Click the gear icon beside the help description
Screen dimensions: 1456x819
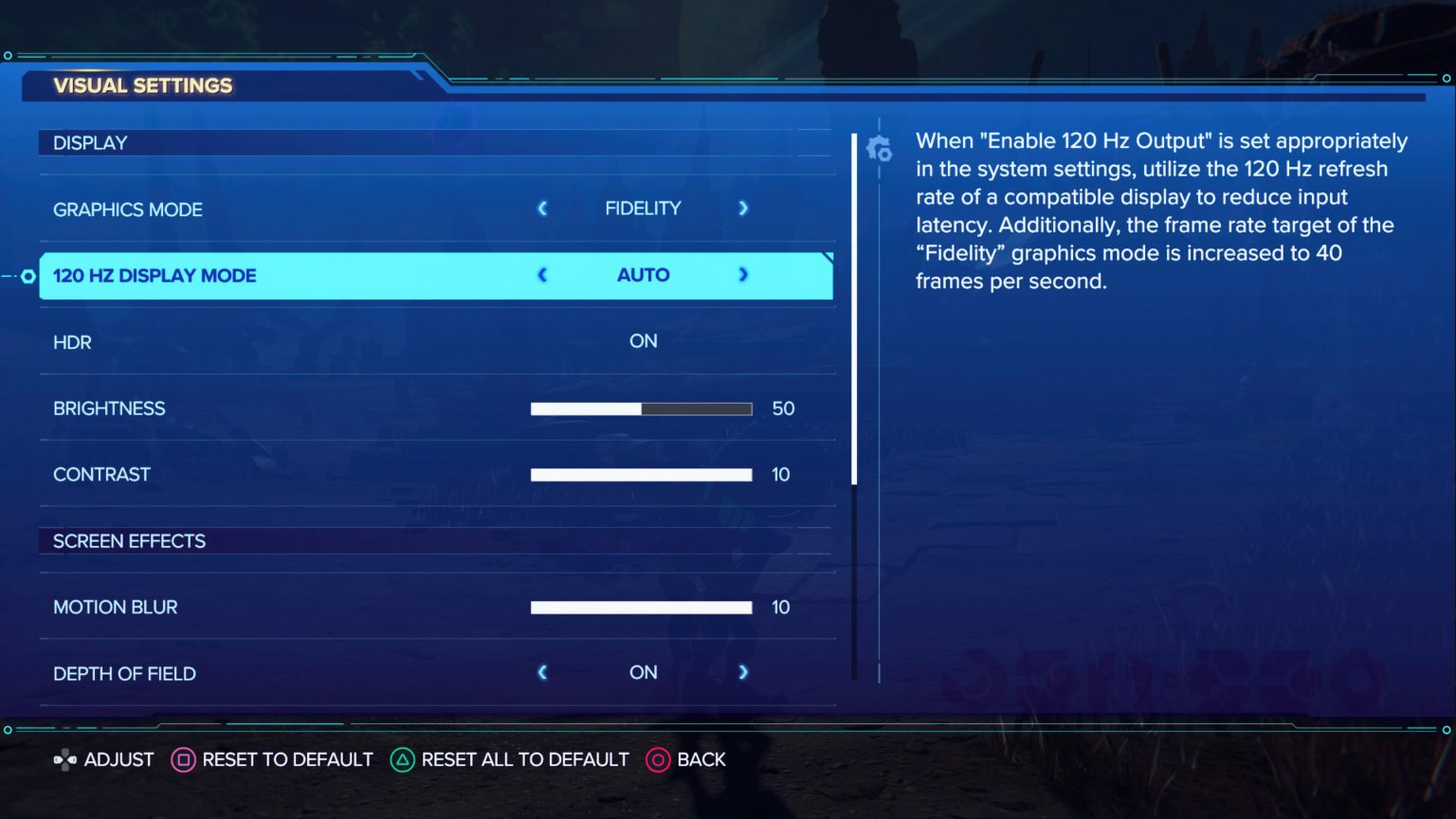point(880,150)
